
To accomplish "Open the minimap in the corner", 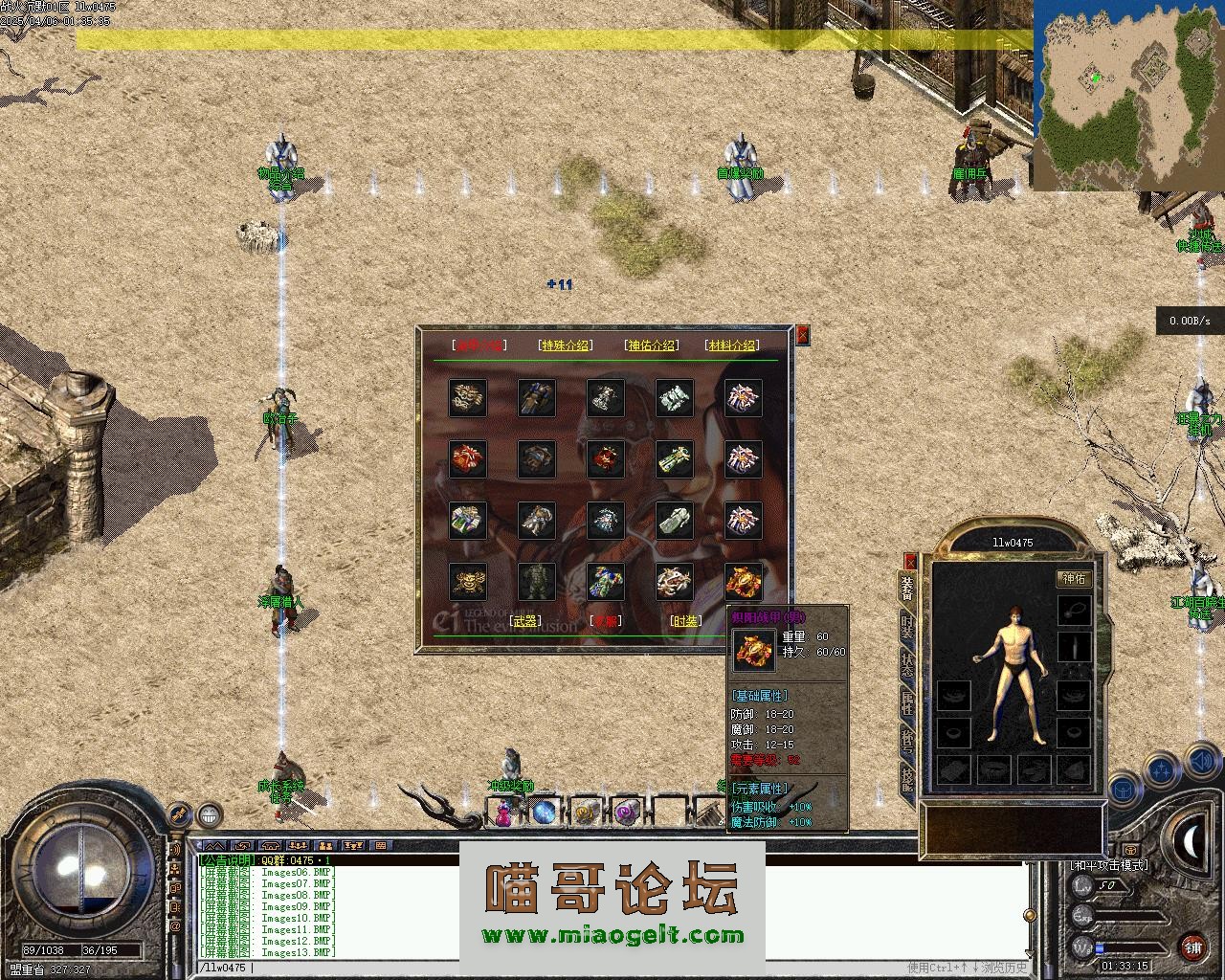I will coord(1128,94).
